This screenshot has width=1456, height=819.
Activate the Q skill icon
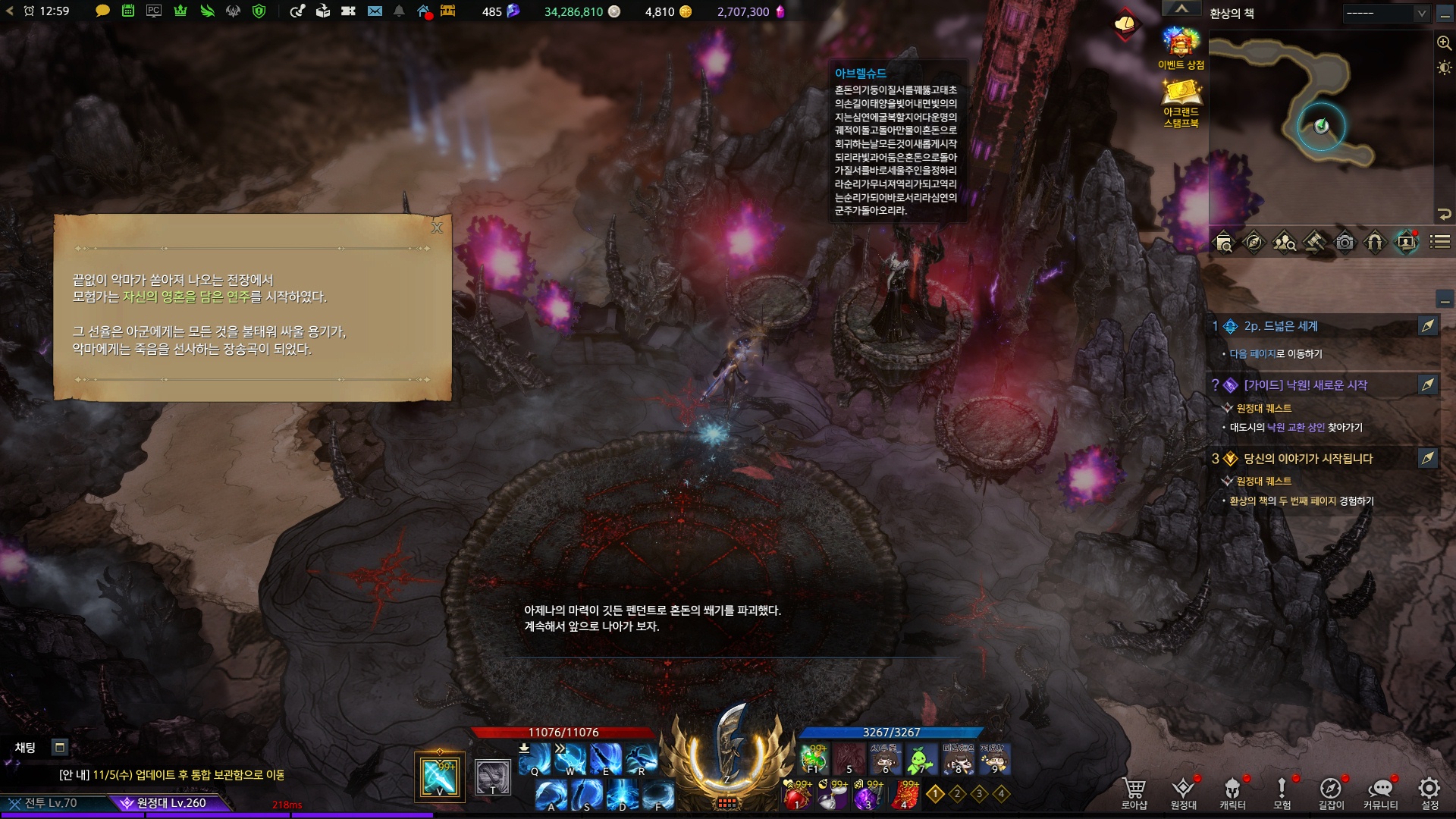click(x=535, y=759)
